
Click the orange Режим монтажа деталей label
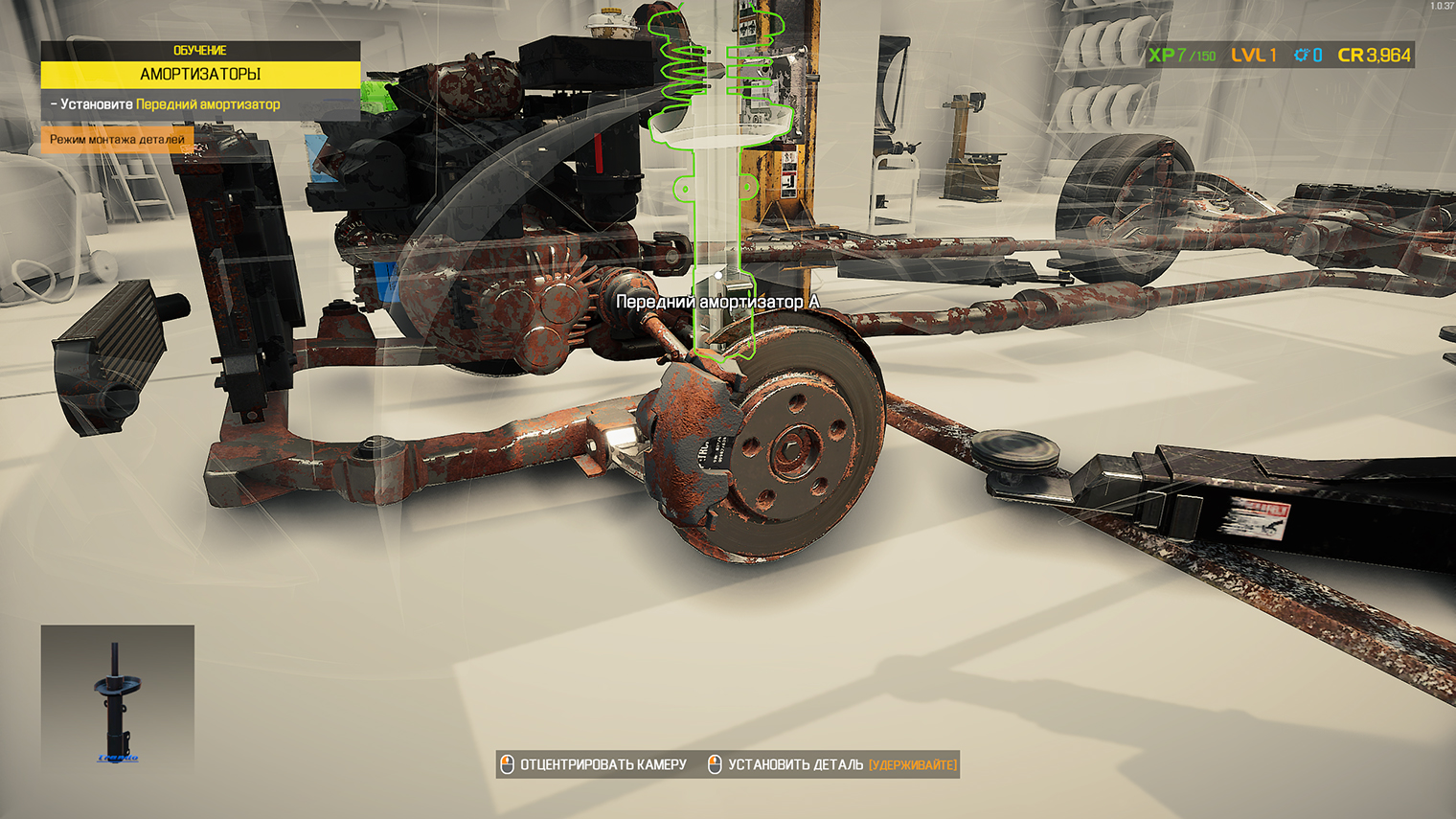117,140
